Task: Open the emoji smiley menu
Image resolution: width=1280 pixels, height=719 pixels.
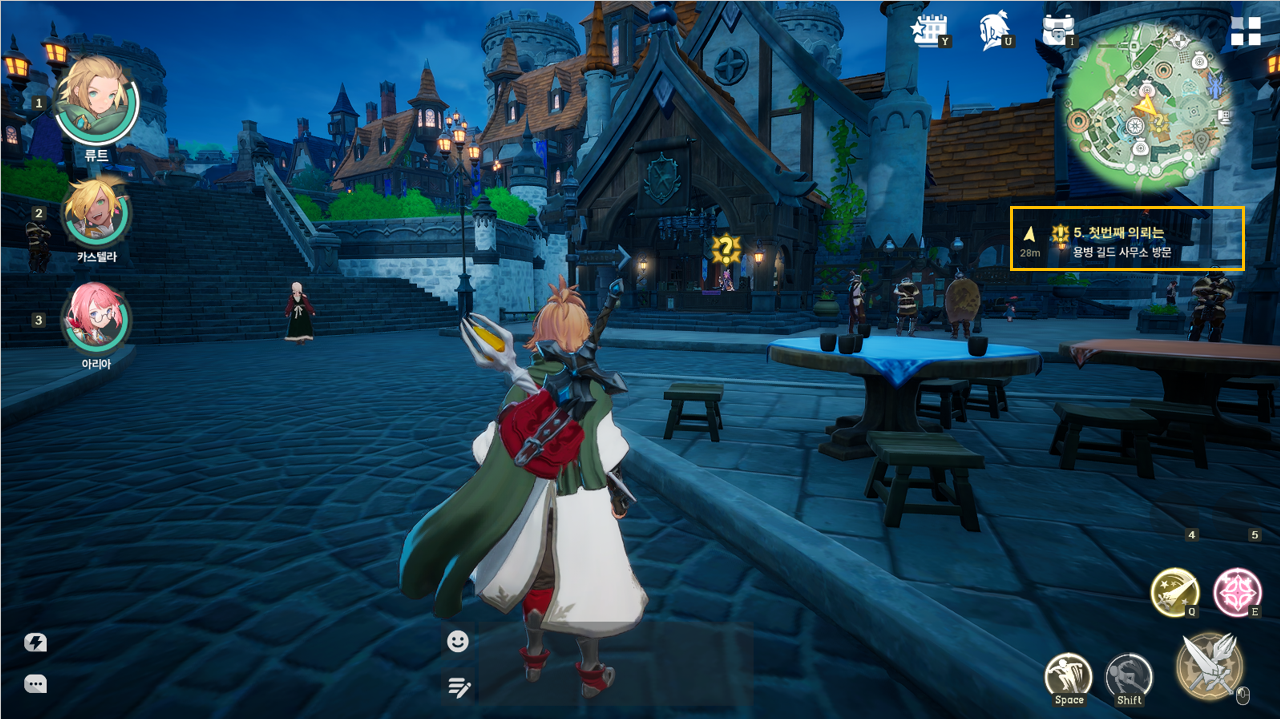Action: point(458,641)
